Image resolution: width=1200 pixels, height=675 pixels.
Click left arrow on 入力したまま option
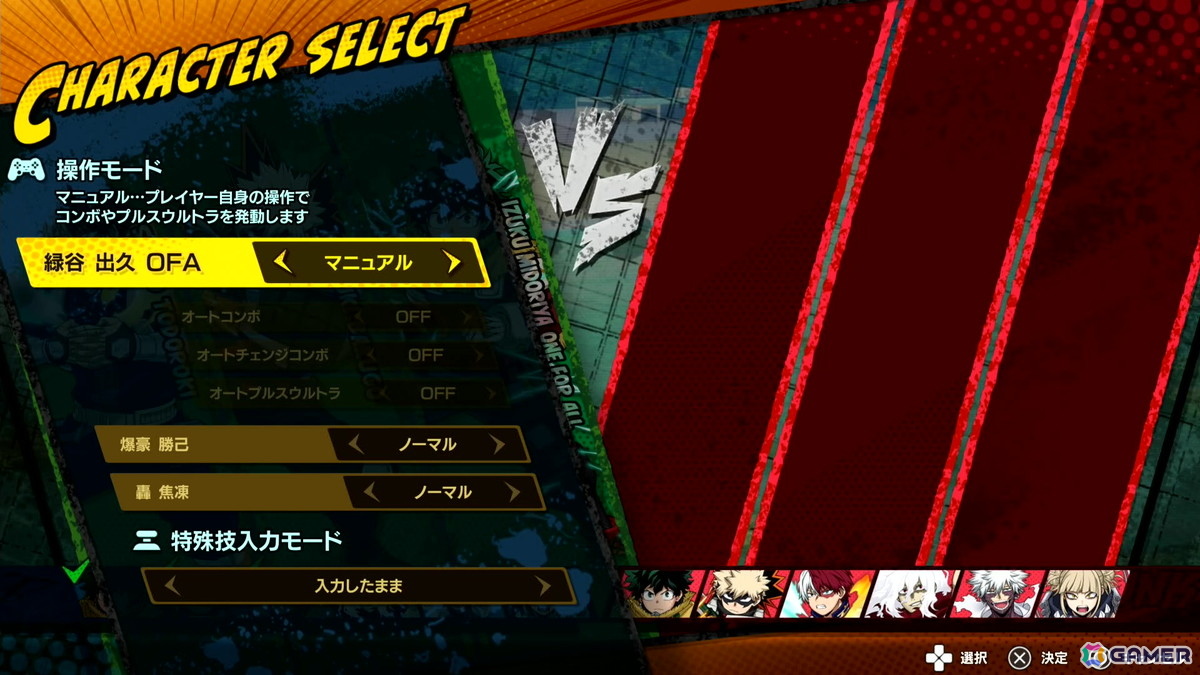click(172, 587)
